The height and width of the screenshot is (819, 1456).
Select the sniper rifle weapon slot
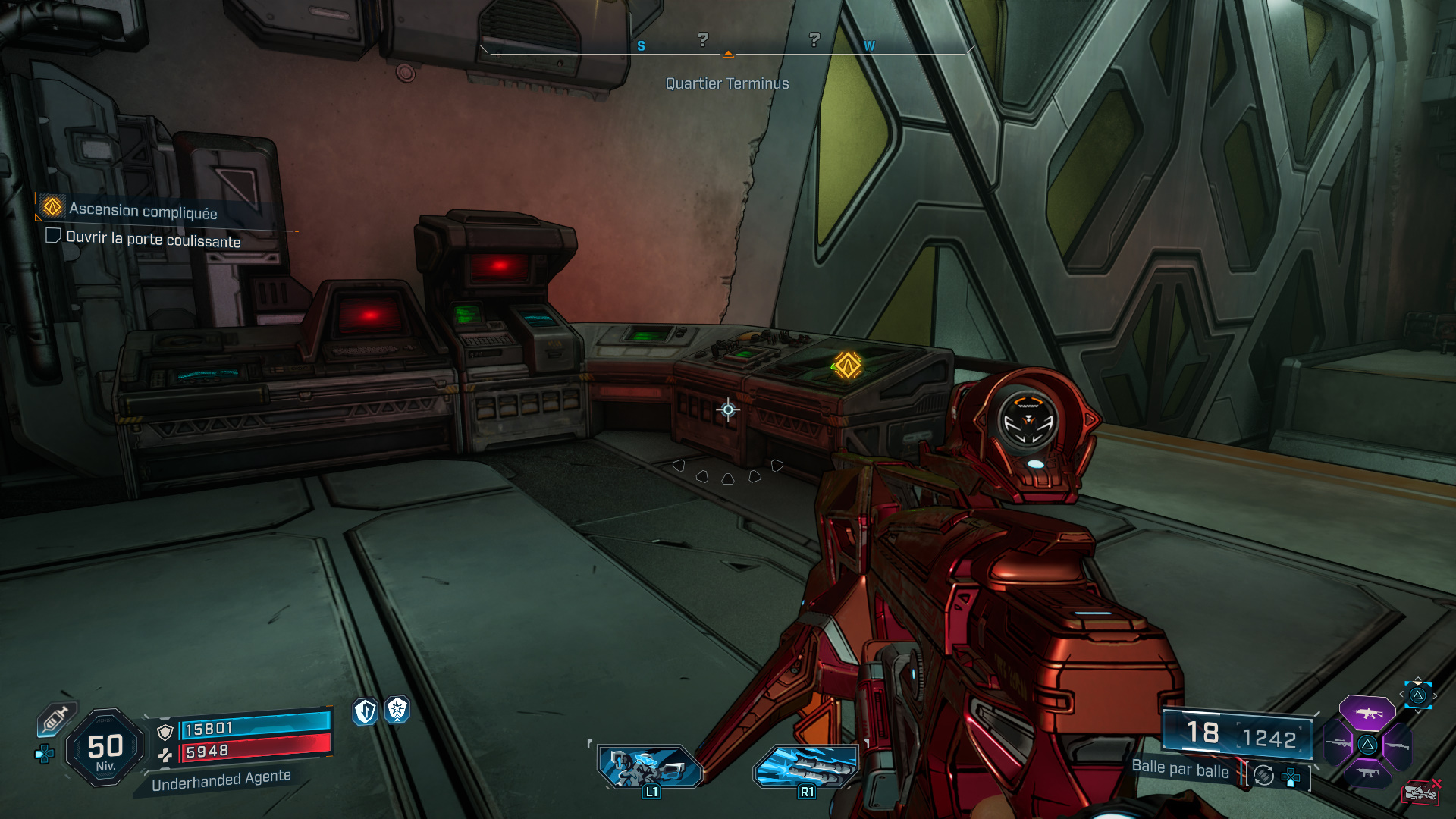1338,744
